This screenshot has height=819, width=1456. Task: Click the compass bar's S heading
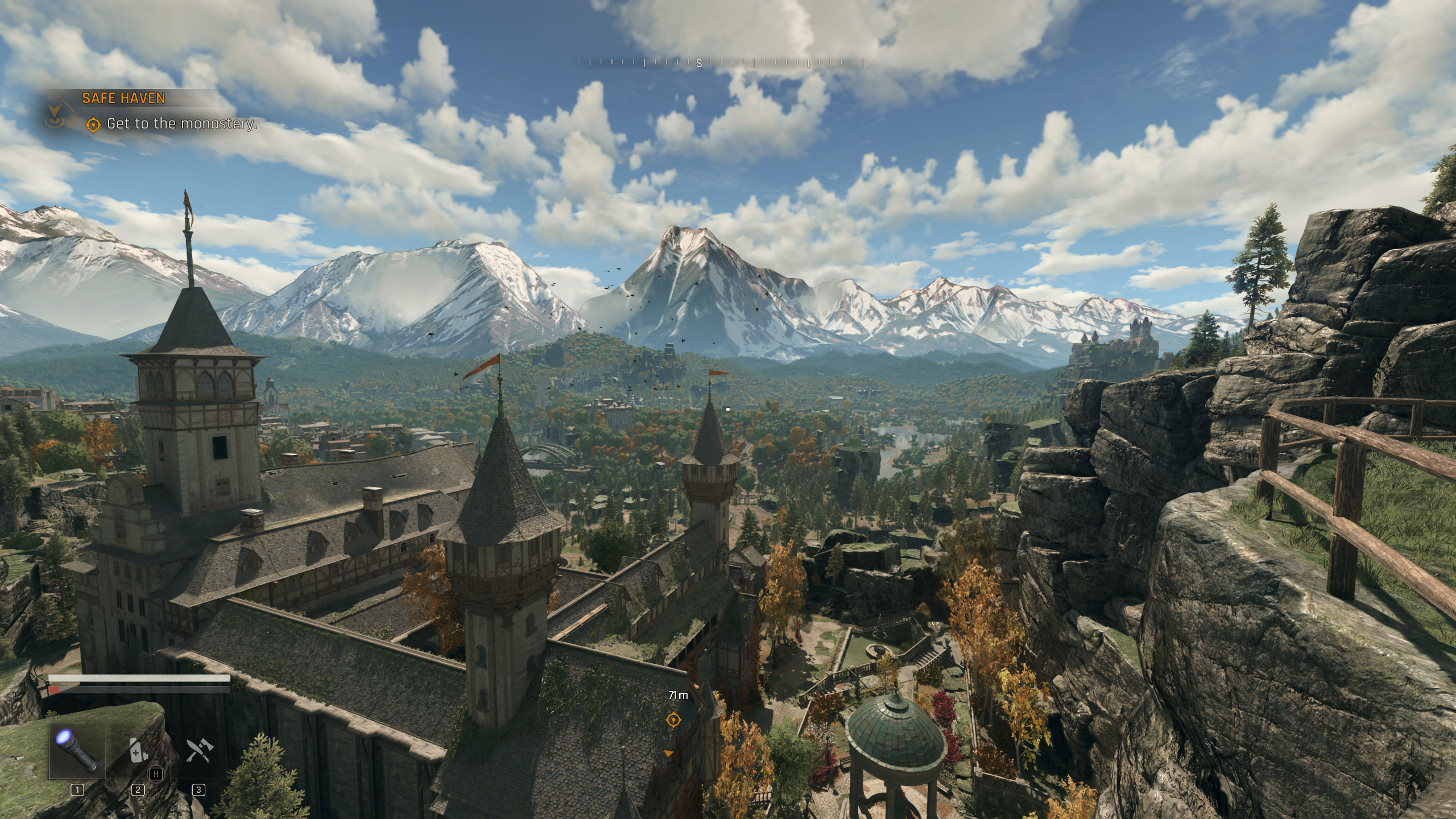(x=699, y=64)
